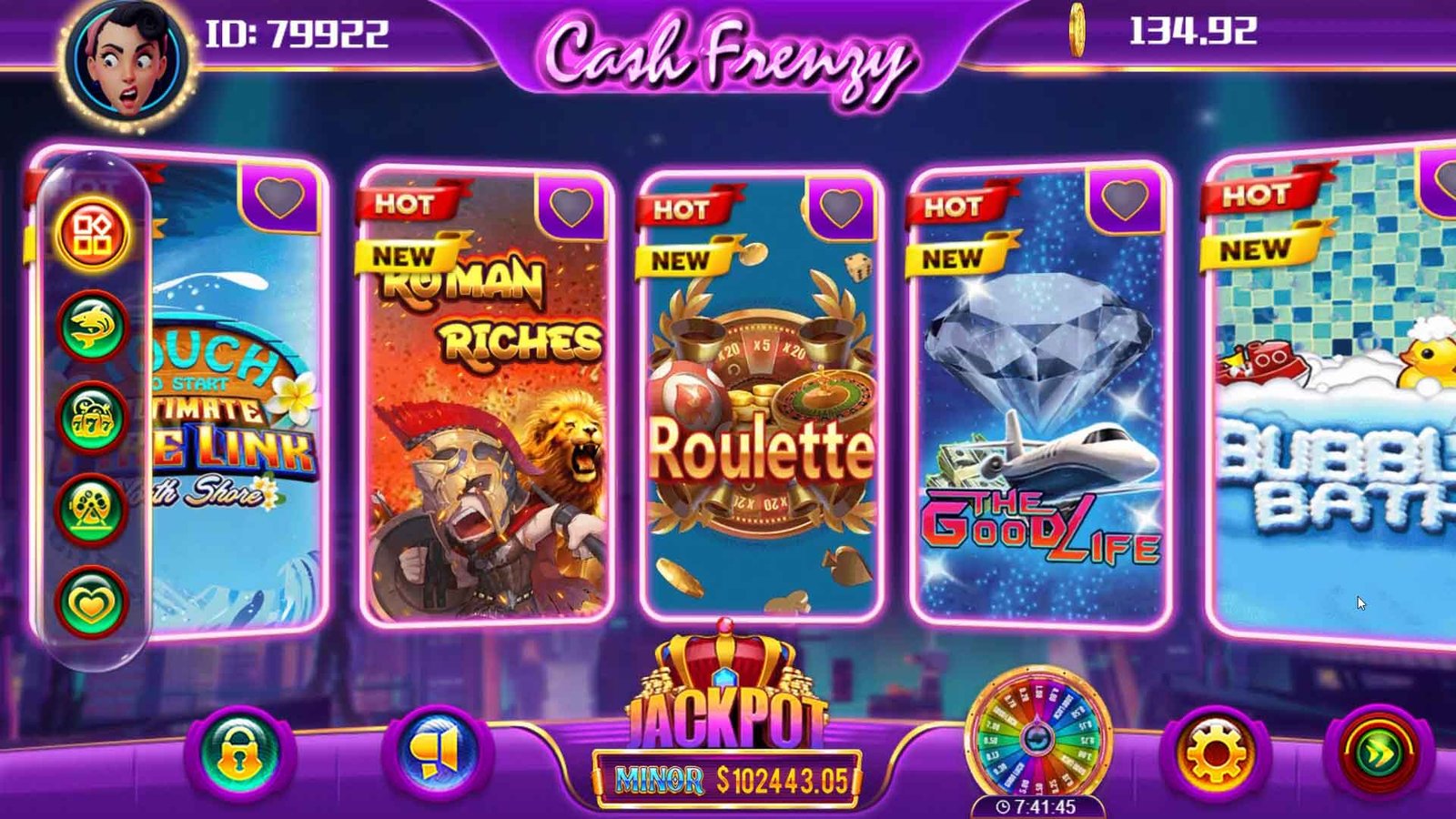The height and width of the screenshot is (819, 1456).
Task: Open the ferris wheel games category
Action: 92,510
